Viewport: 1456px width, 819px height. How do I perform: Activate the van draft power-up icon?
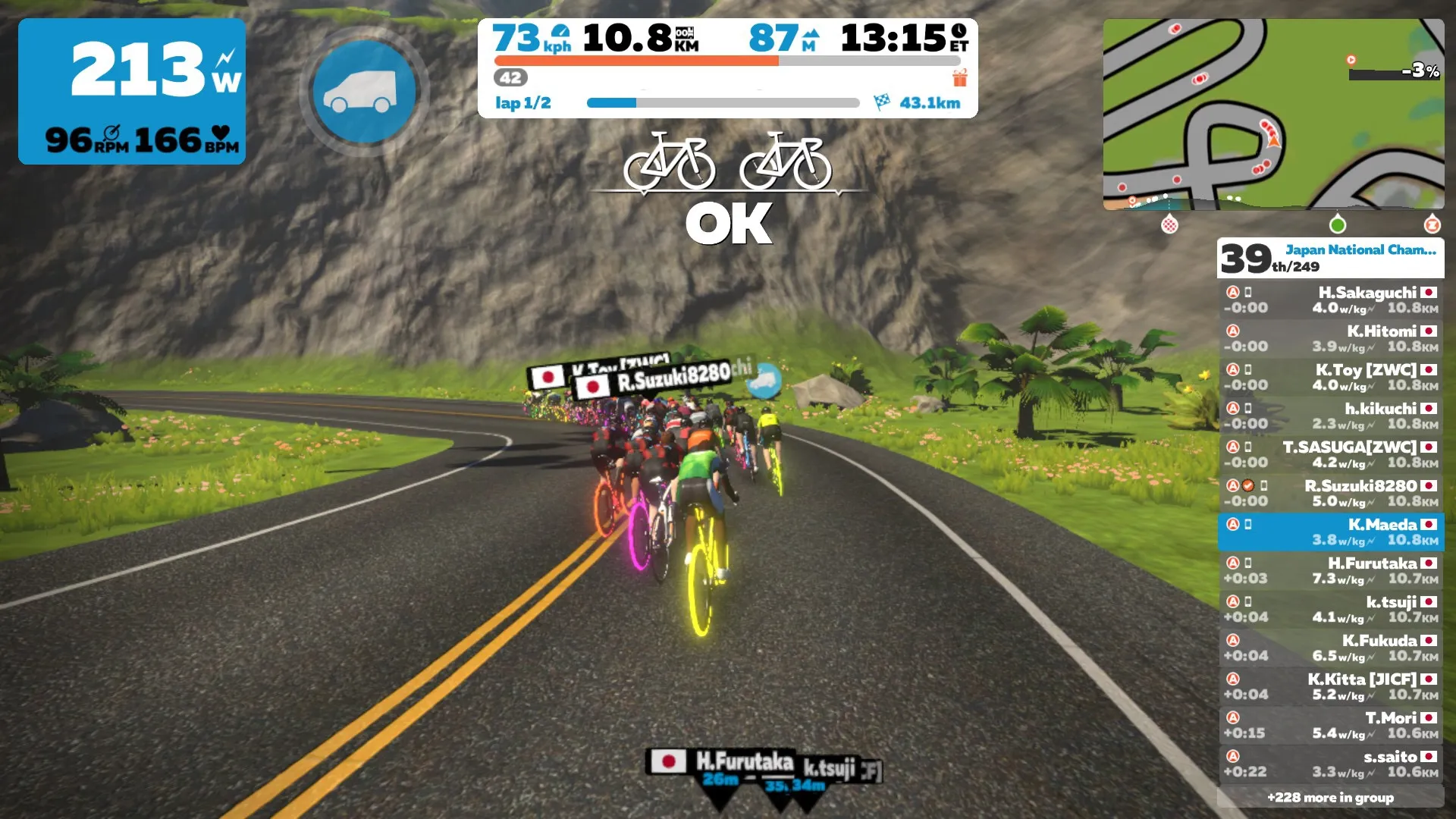click(364, 91)
